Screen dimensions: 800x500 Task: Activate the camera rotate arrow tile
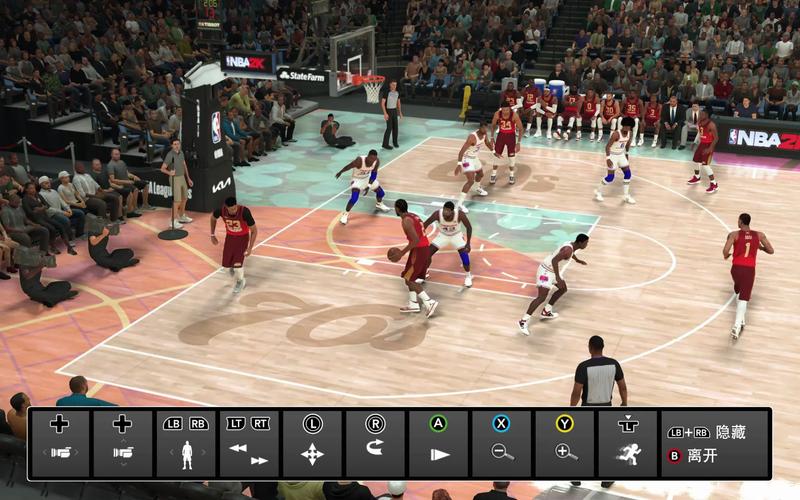tap(375, 443)
